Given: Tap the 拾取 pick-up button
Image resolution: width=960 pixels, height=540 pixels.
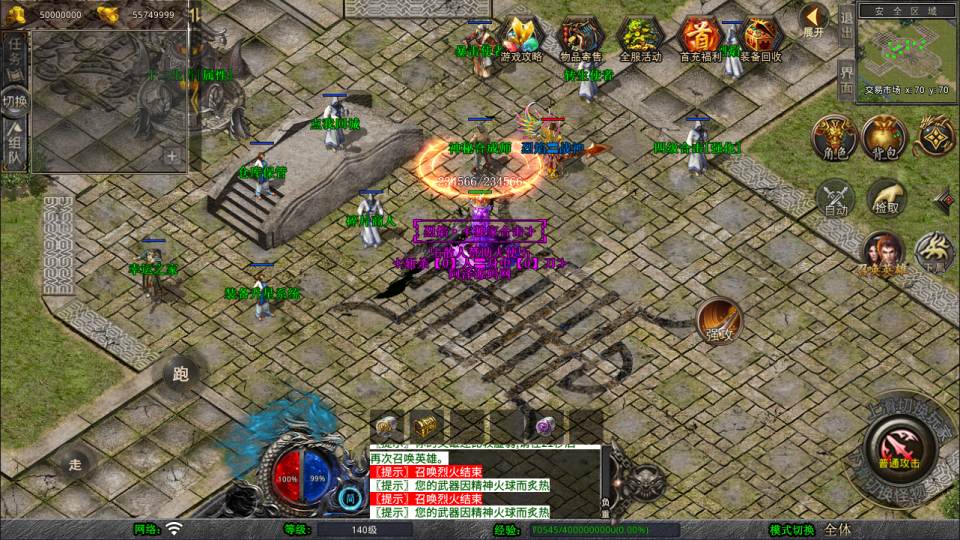Looking at the screenshot, I should [886, 198].
